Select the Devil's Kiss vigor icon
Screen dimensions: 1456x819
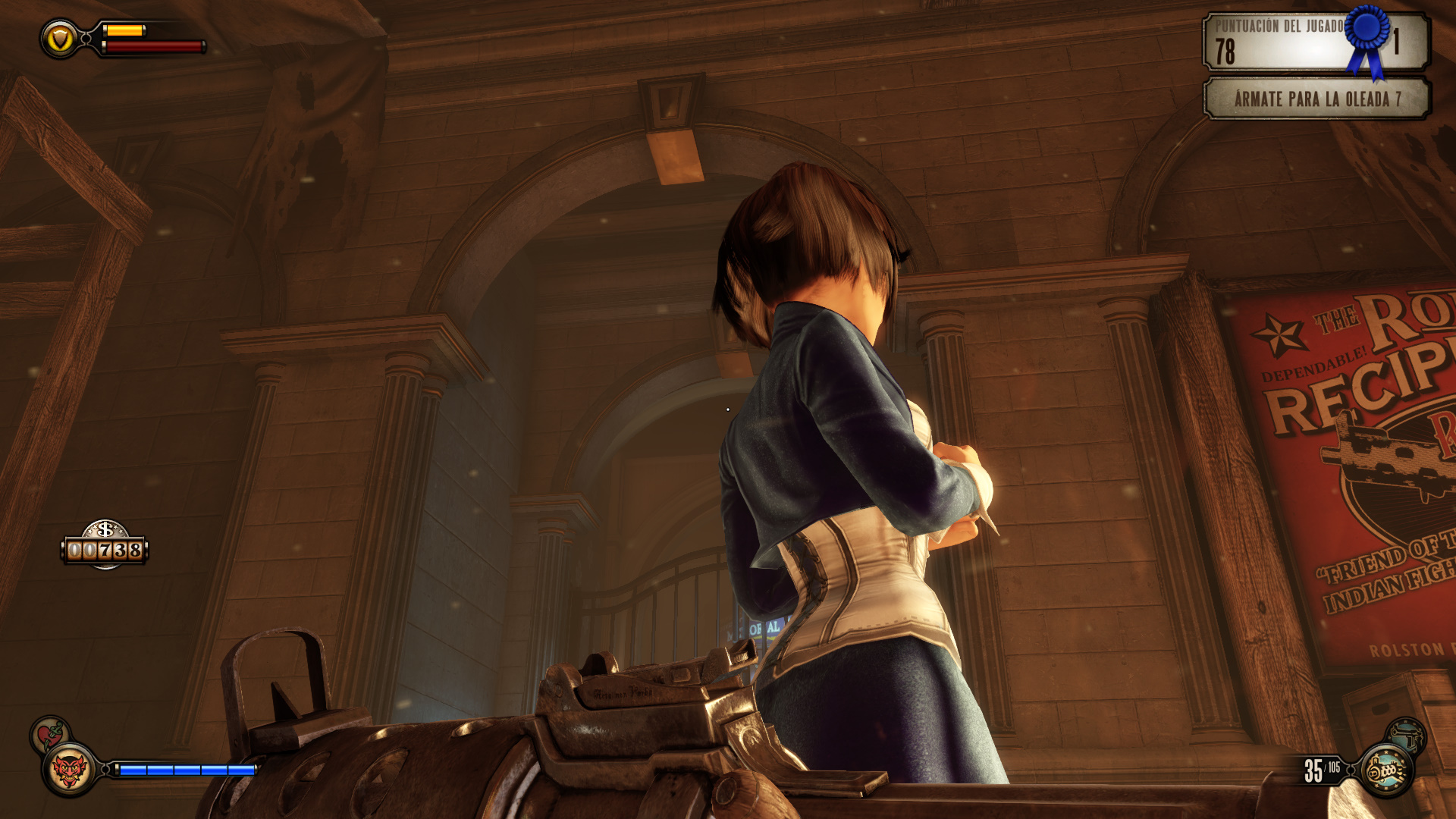click(x=69, y=770)
